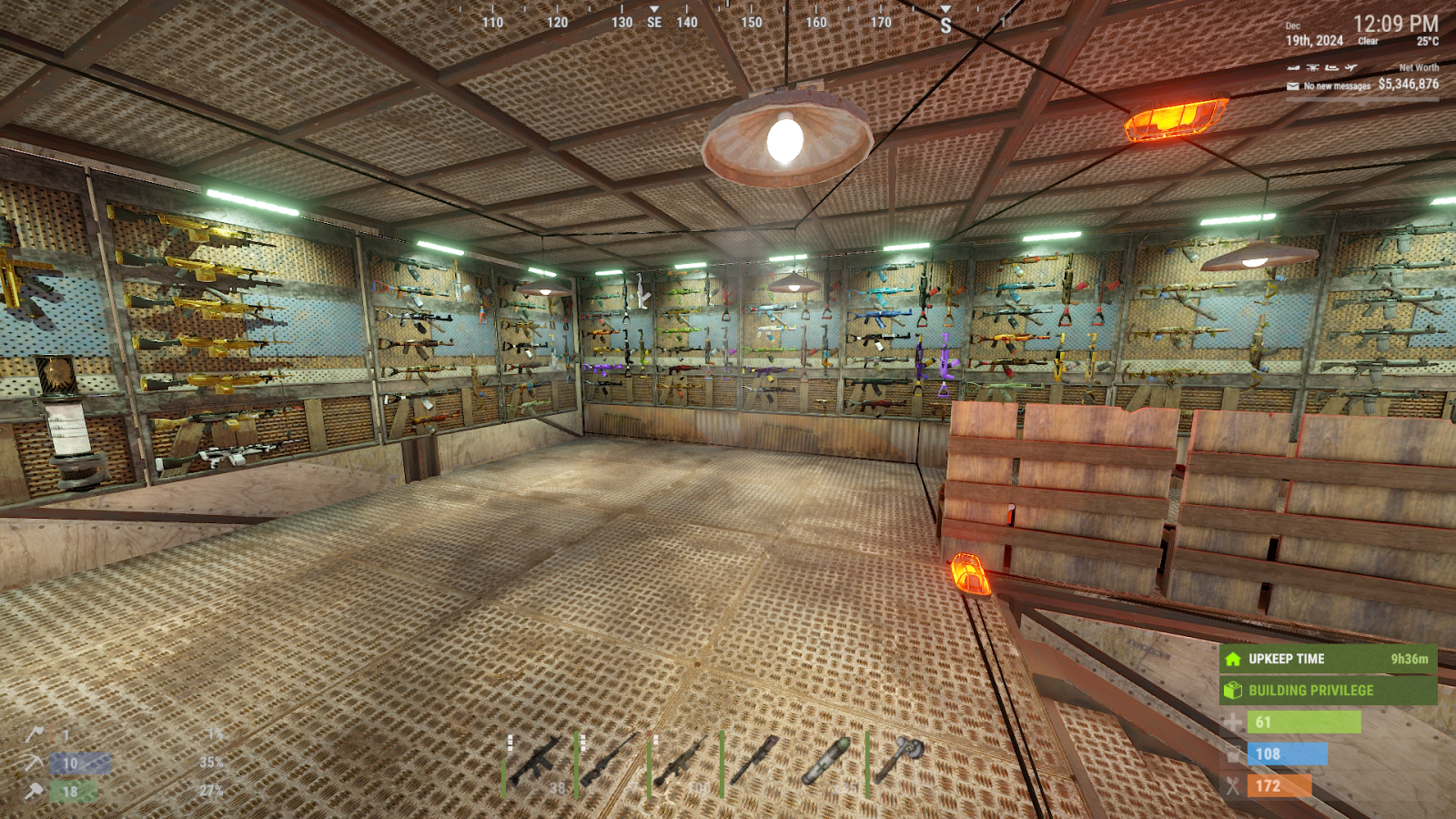Click the Upkeep Time status panel
This screenshot has width=1456, height=819.
(x=1328, y=659)
